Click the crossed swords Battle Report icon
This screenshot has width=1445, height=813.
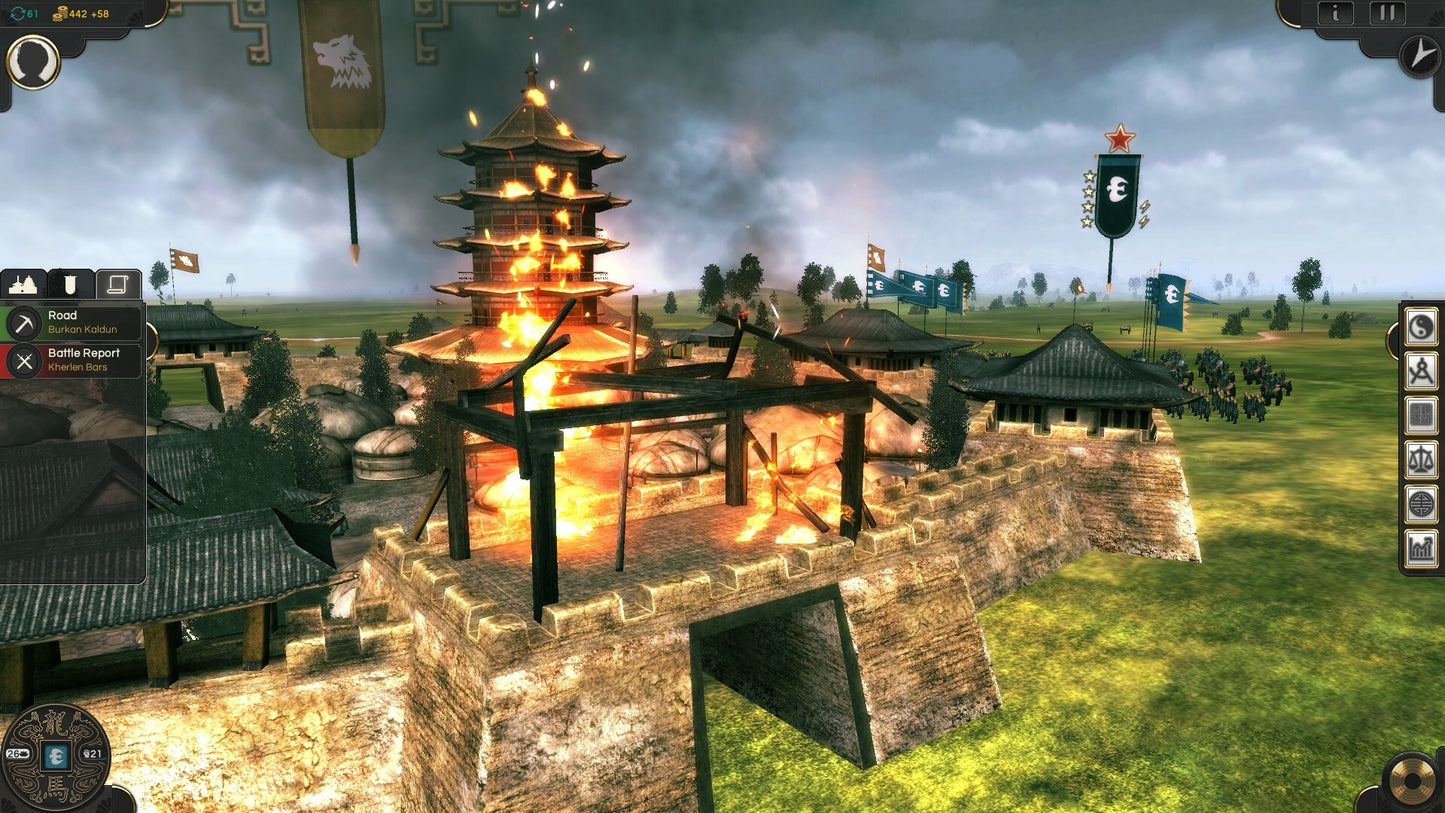pos(25,360)
